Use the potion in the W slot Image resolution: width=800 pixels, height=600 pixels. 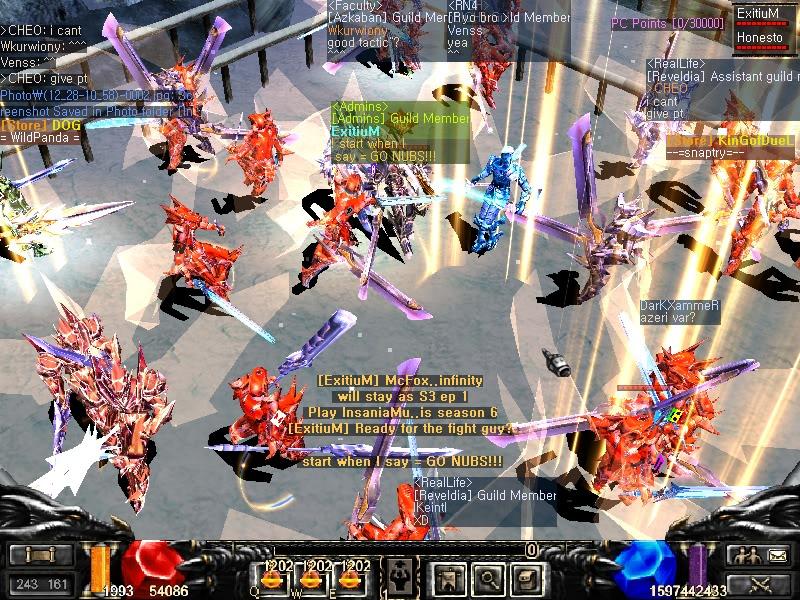(x=310, y=577)
